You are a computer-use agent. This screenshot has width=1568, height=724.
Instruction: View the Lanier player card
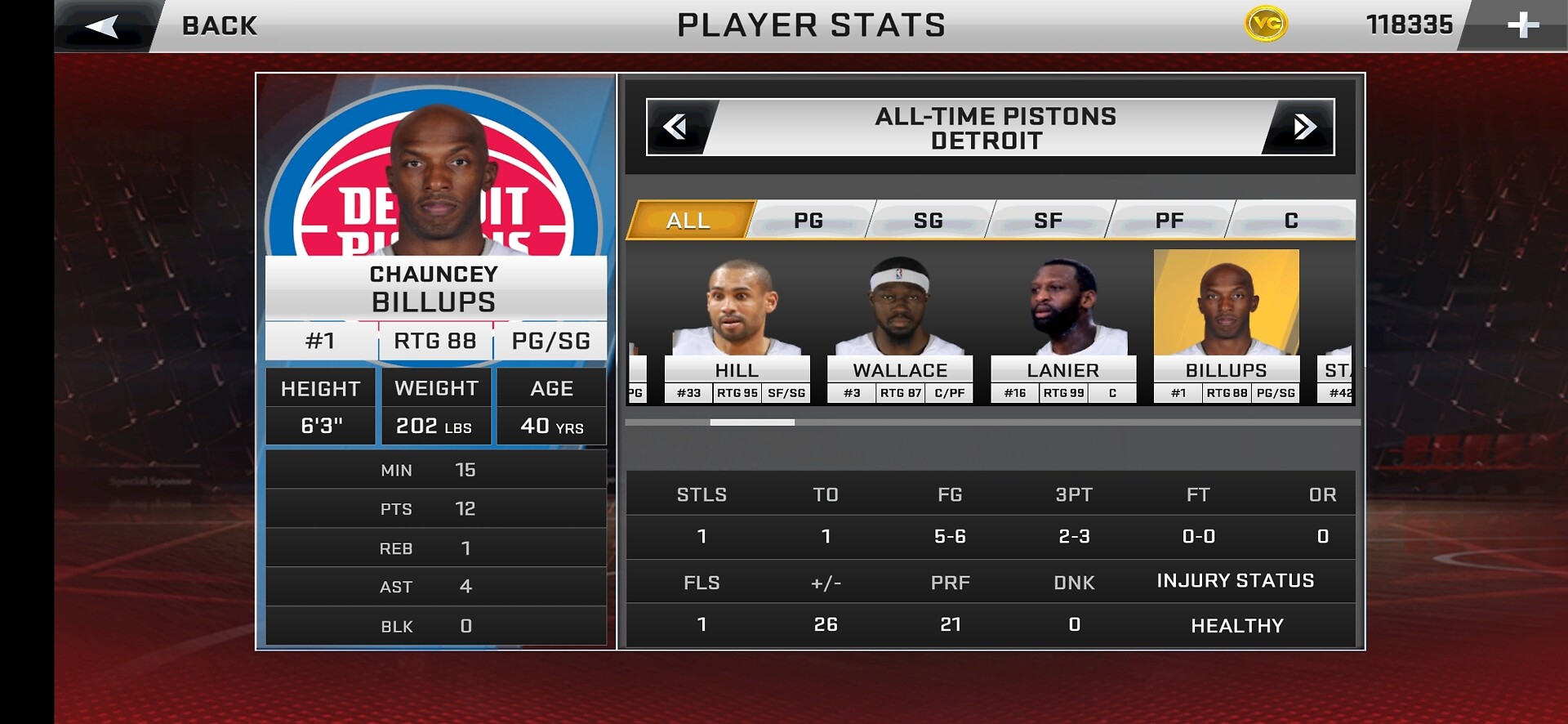tap(1063, 327)
